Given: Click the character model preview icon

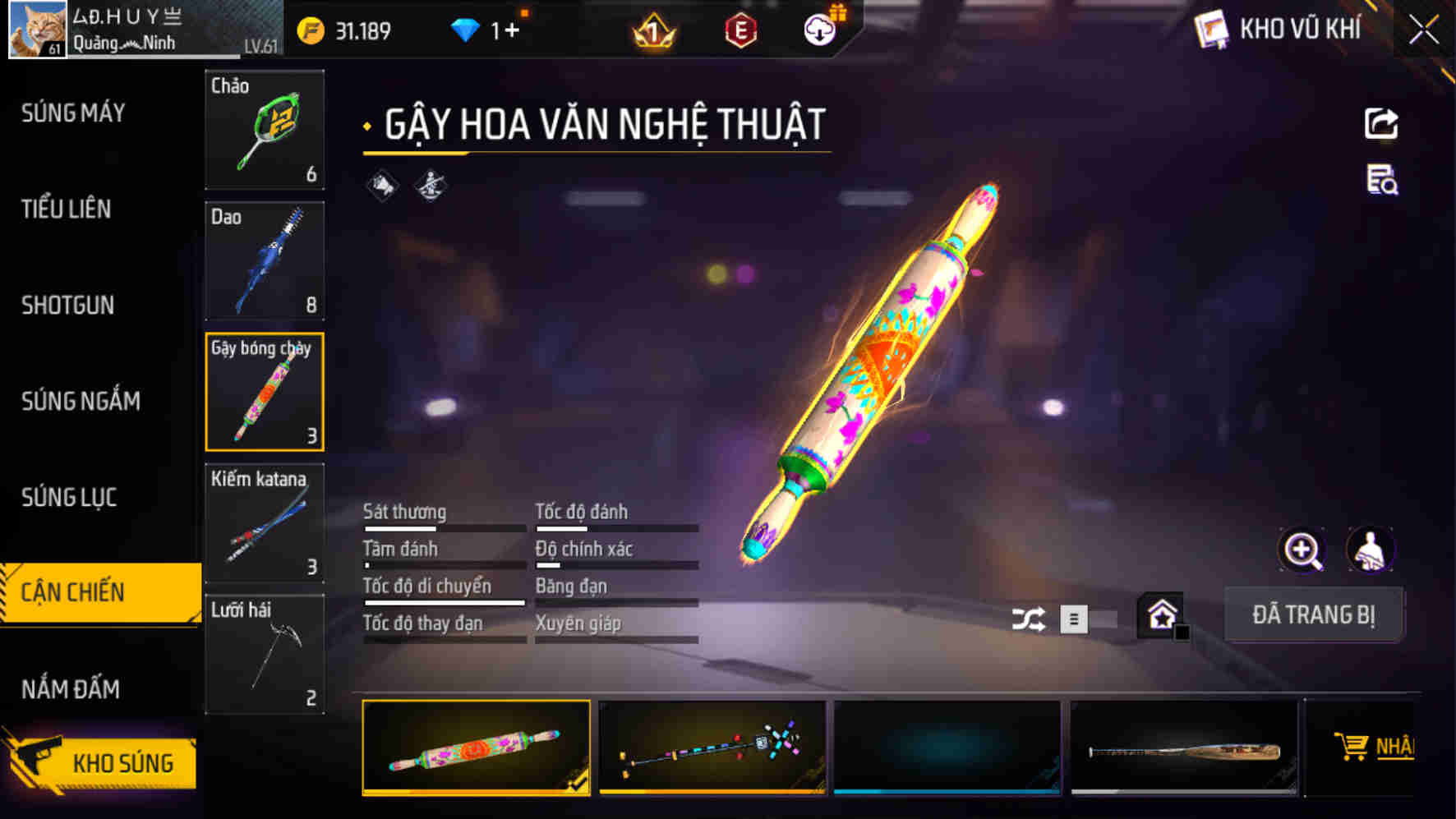Looking at the screenshot, I should [1371, 550].
